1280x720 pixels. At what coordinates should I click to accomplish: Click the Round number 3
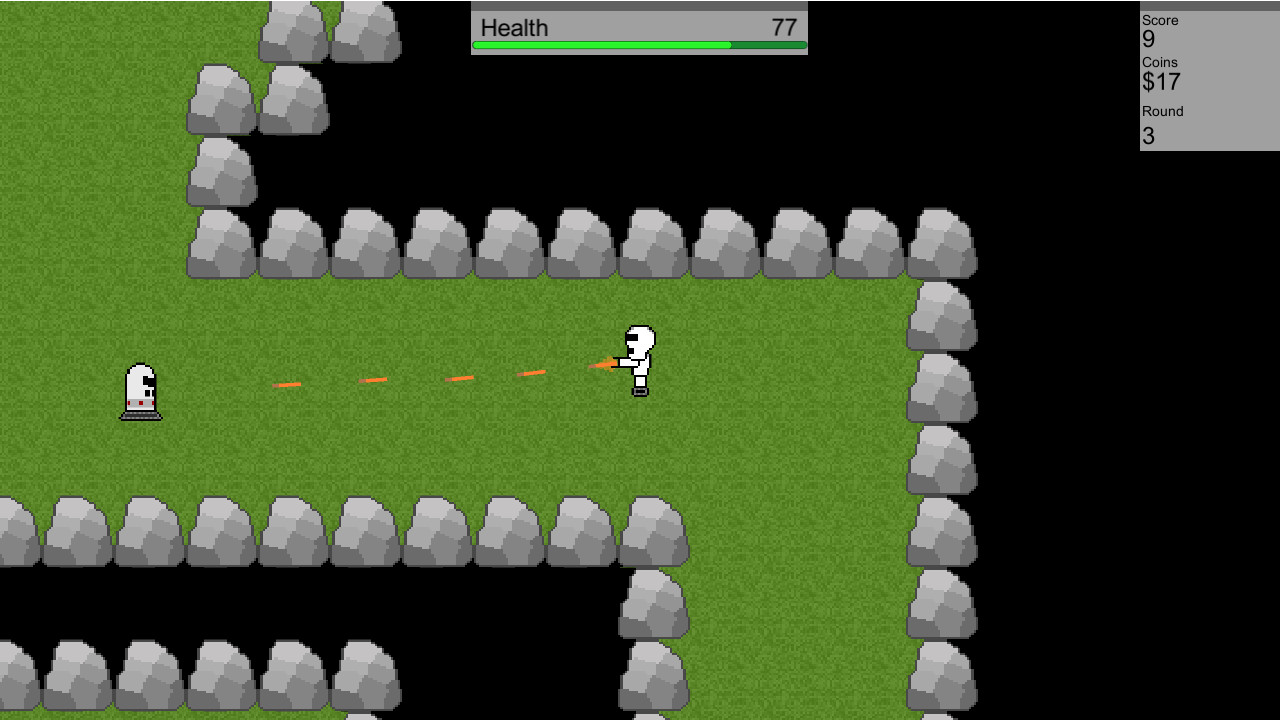click(x=1147, y=136)
